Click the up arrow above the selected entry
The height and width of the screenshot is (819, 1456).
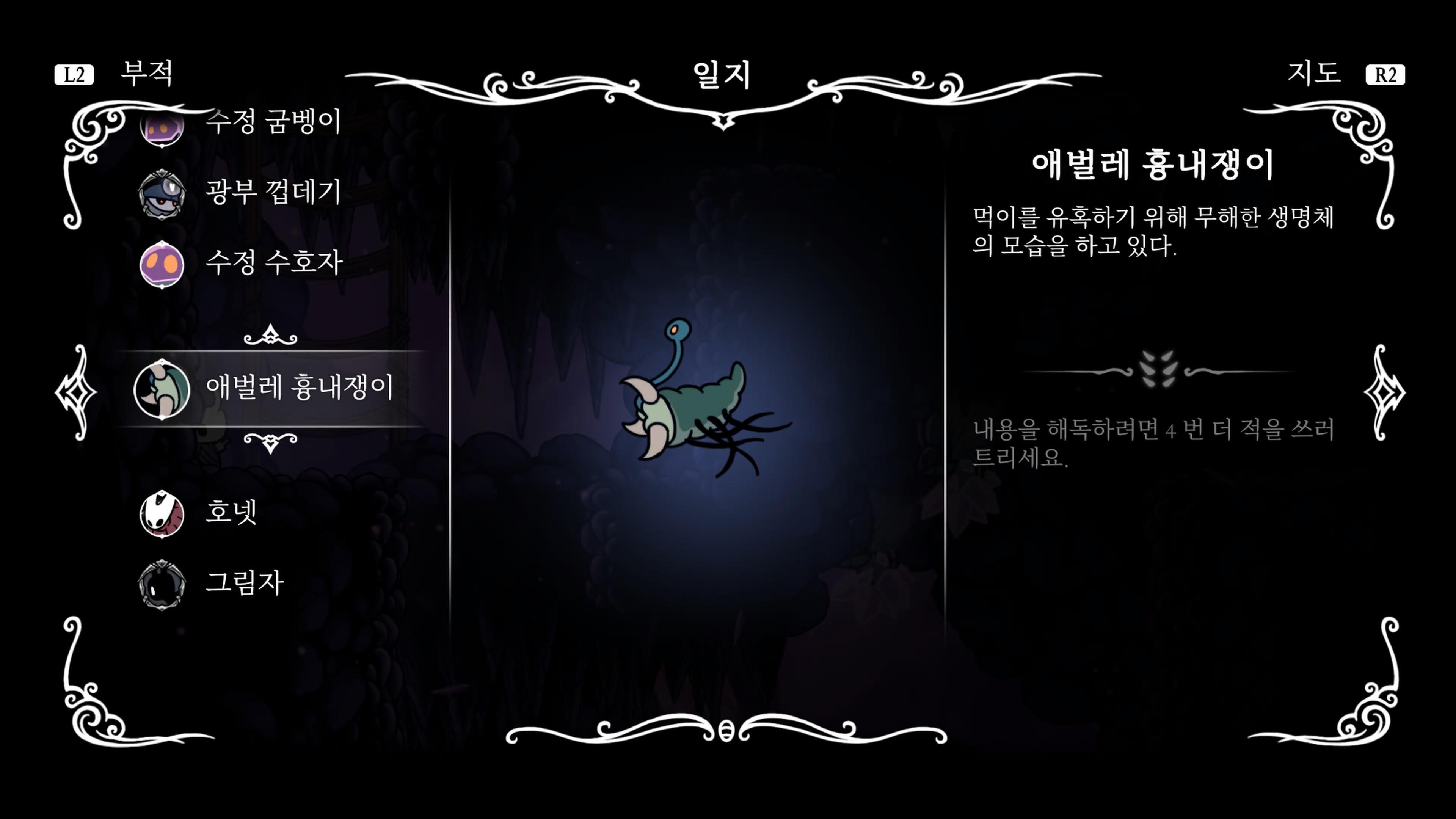point(270,335)
